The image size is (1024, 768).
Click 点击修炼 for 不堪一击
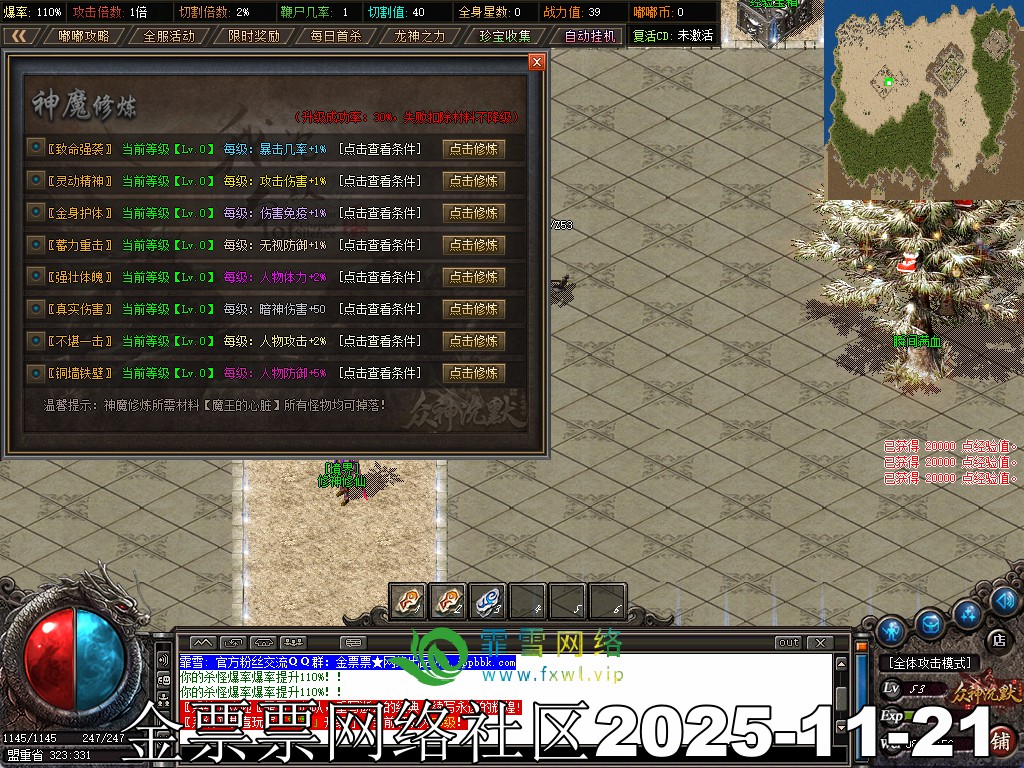click(473, 341)
